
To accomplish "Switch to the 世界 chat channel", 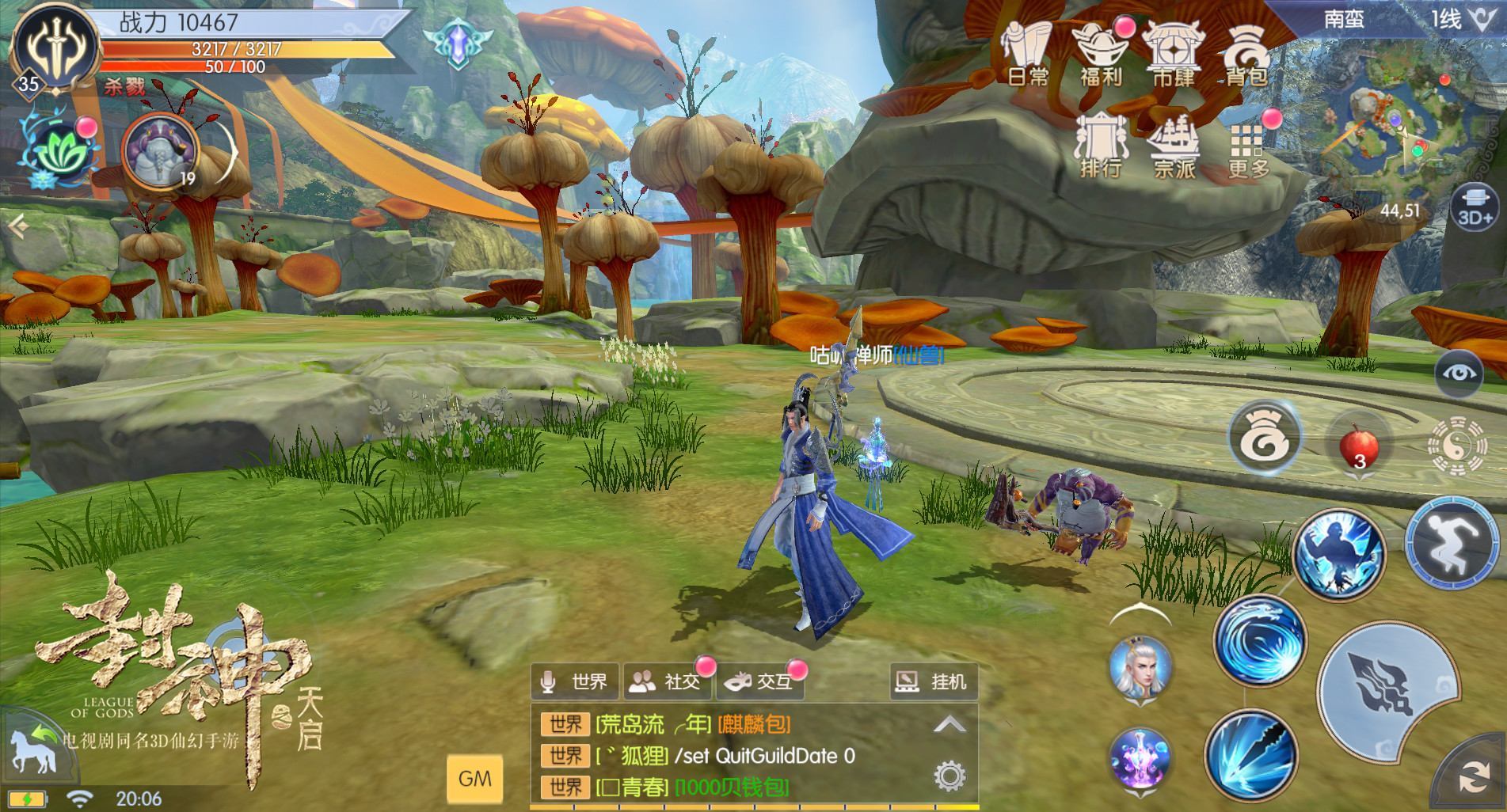I will tap(576, 681).
